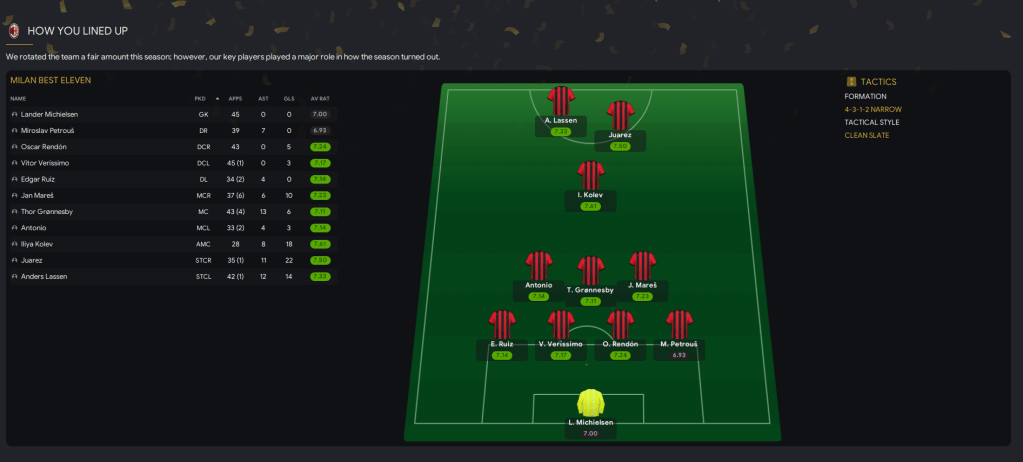Click Oscar Rendón's name in the table

coord(43,146)
